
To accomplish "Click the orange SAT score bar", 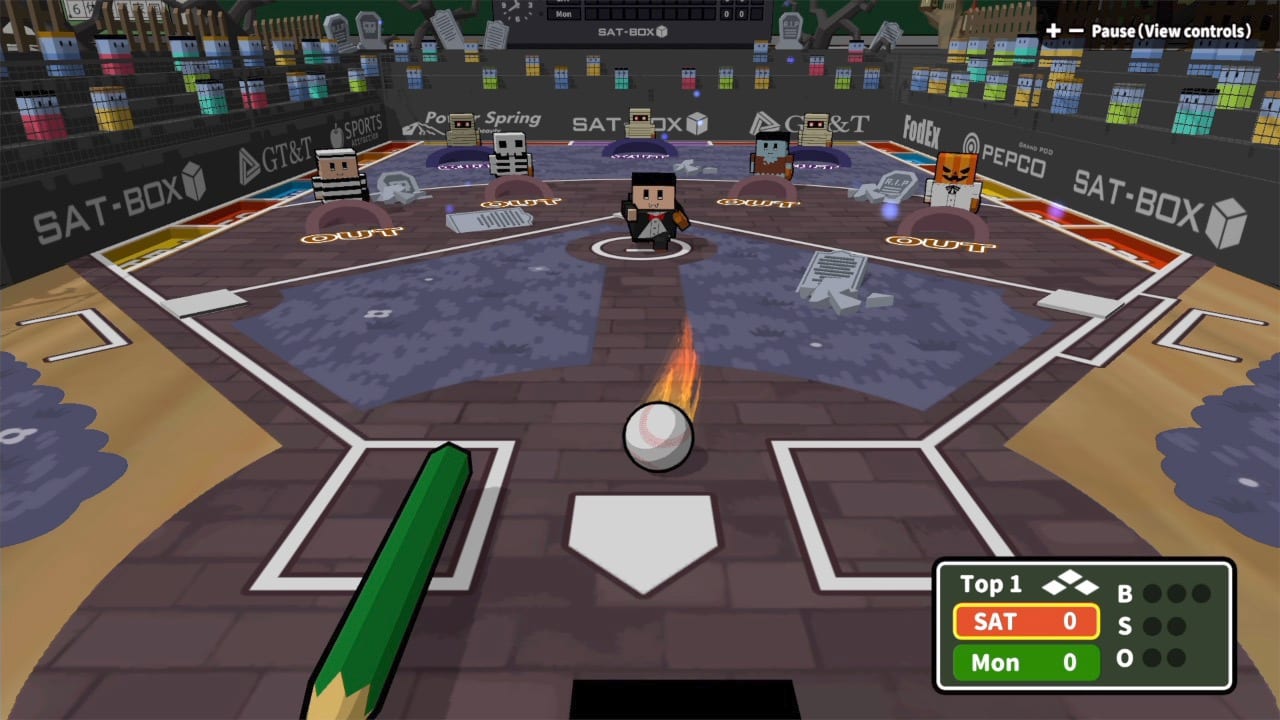I will (1025, 622).
